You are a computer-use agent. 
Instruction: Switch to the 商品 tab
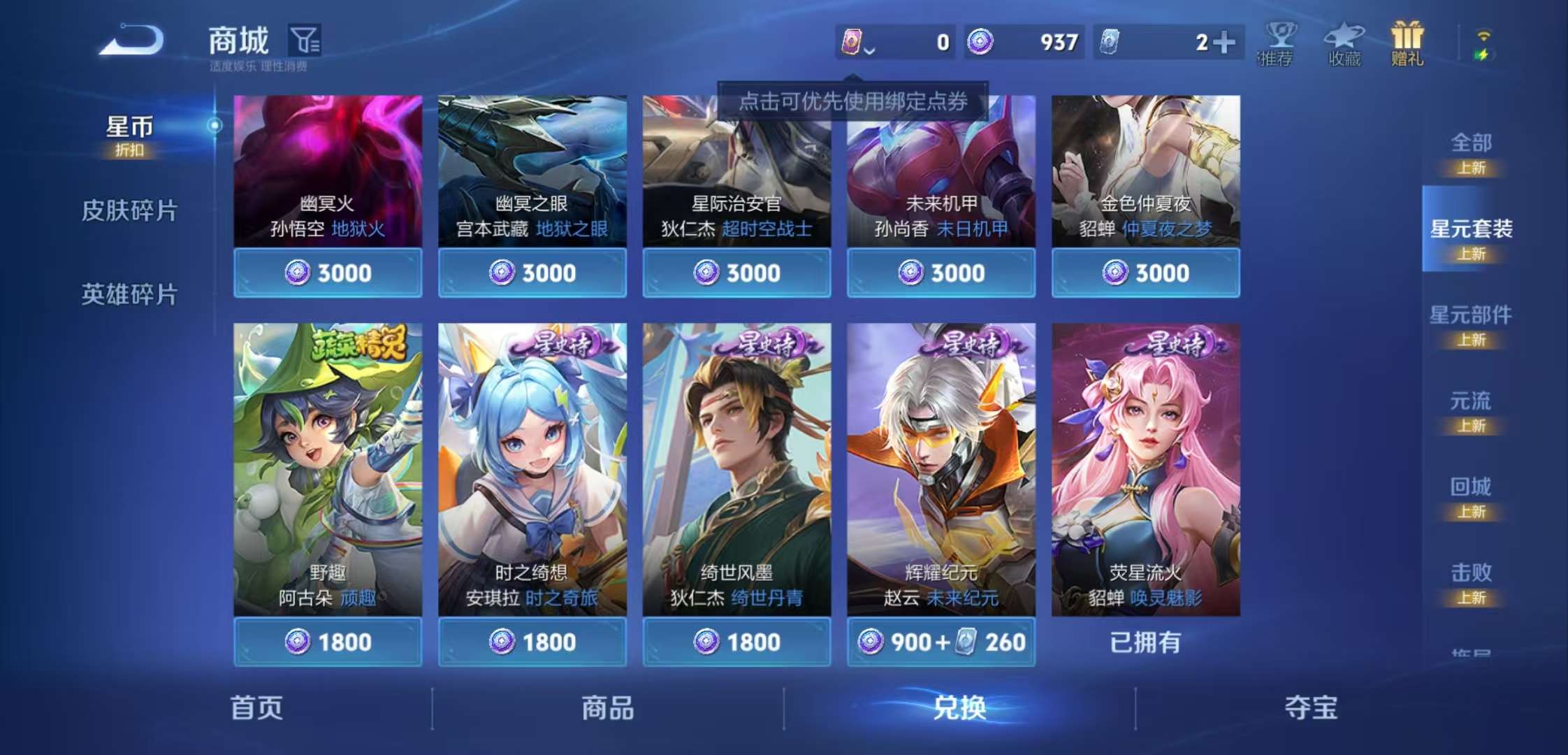coord(609,708)
